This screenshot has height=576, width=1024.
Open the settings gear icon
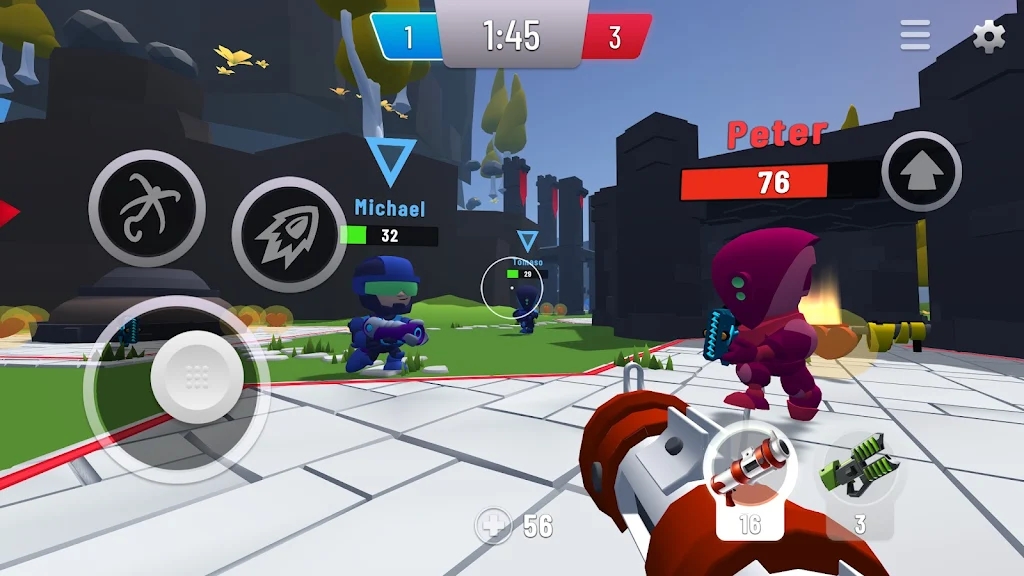(x=989, y=37)
